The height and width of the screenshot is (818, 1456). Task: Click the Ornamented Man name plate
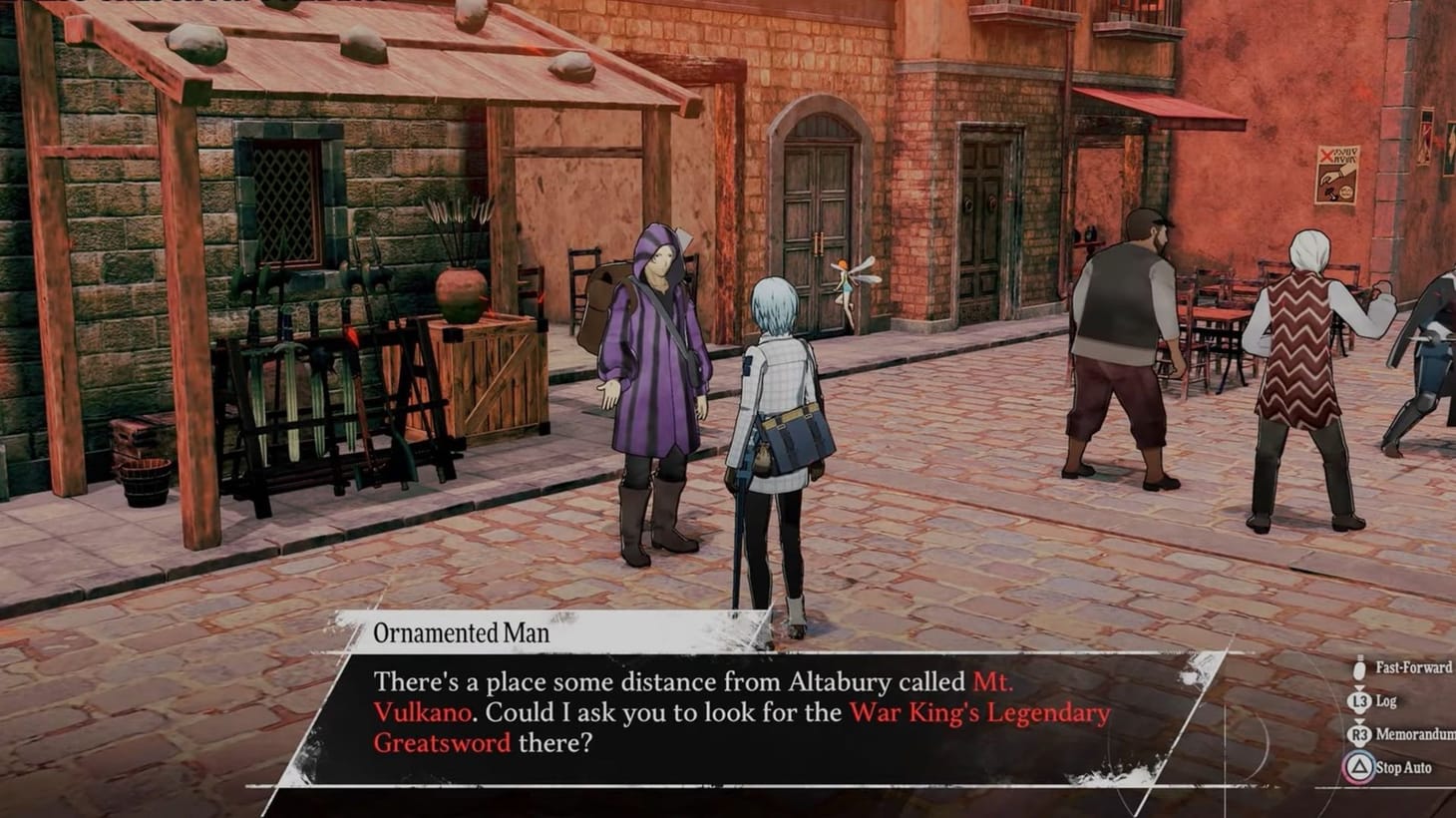(x=463, y=632)
